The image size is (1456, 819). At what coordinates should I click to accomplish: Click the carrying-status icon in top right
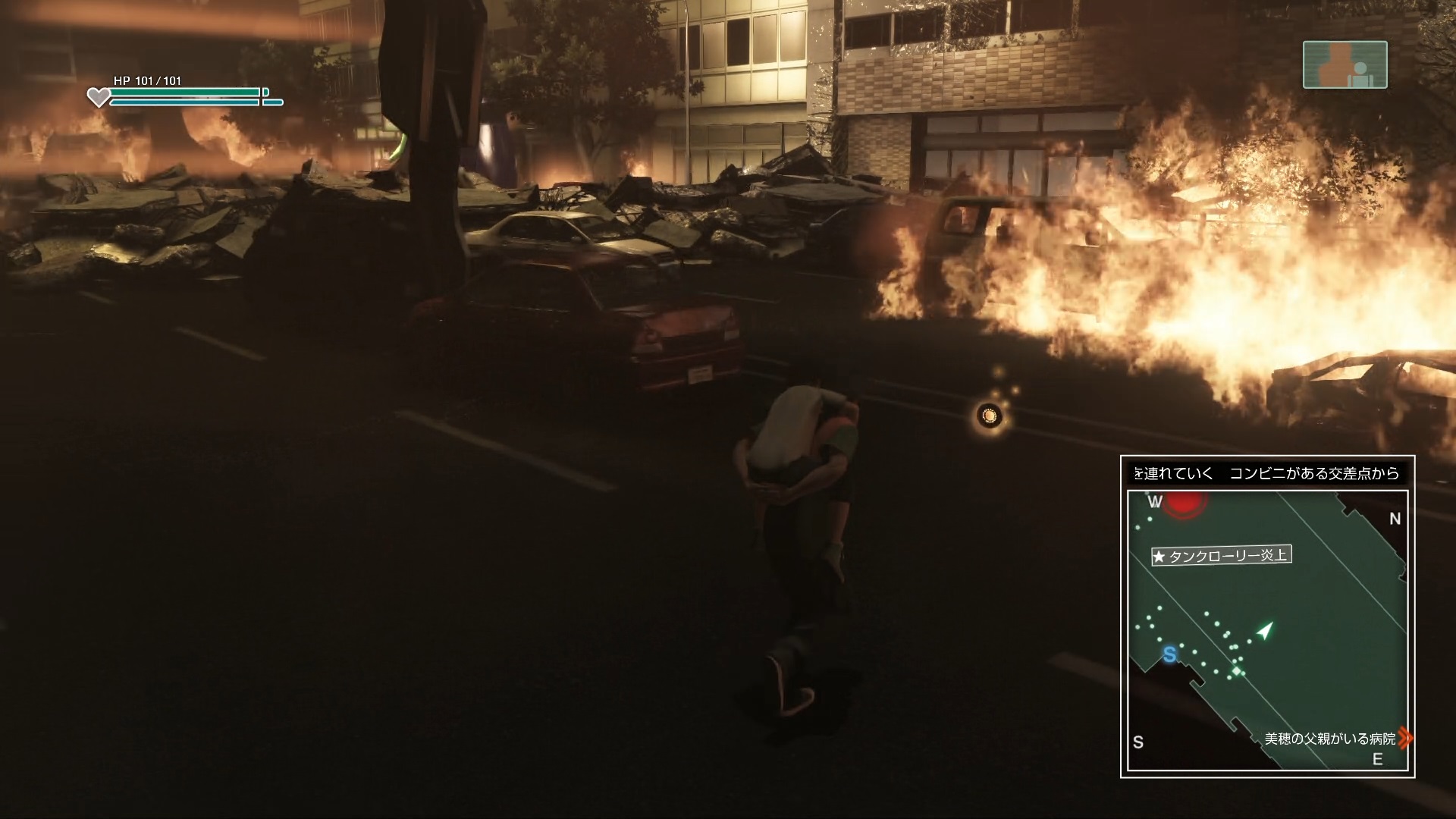click(1345, 65)
